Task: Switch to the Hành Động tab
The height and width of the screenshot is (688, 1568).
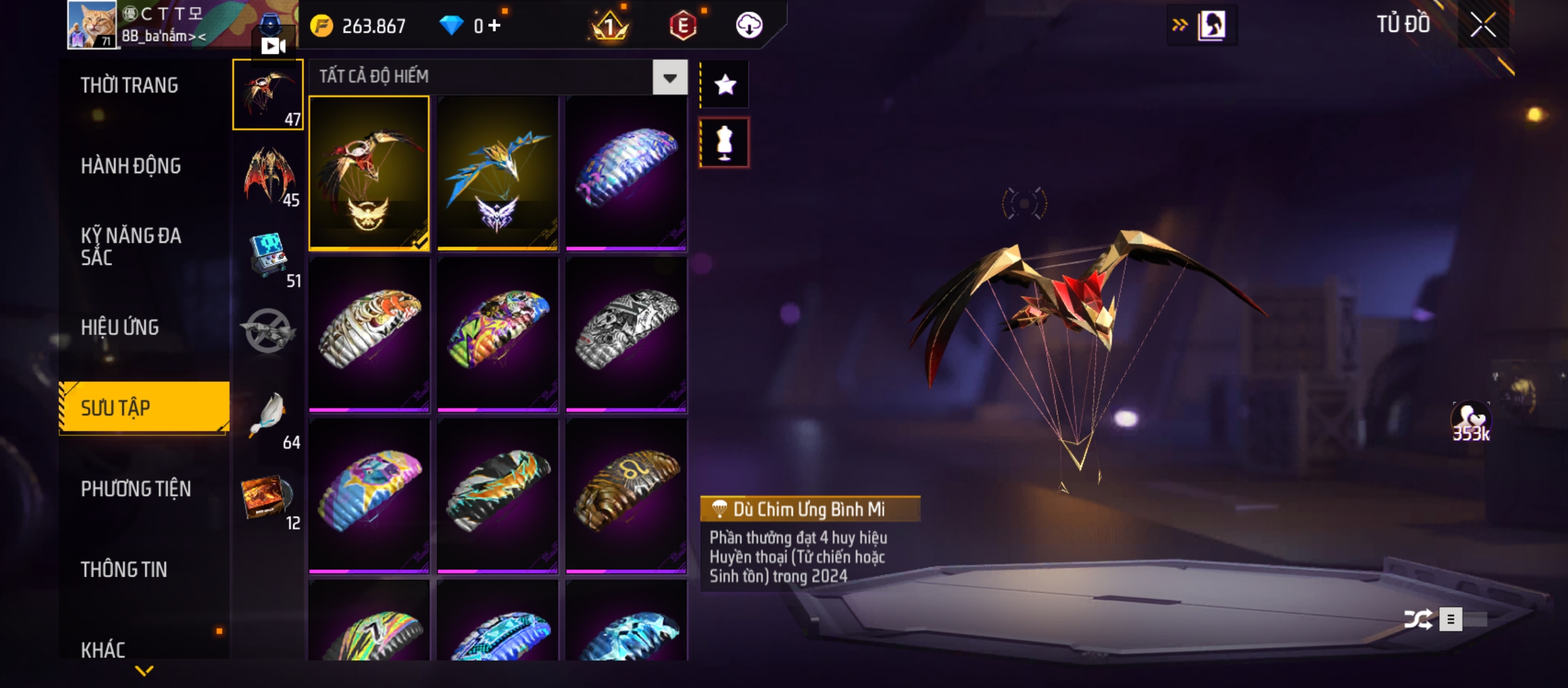Action: [x=131, y=166]
